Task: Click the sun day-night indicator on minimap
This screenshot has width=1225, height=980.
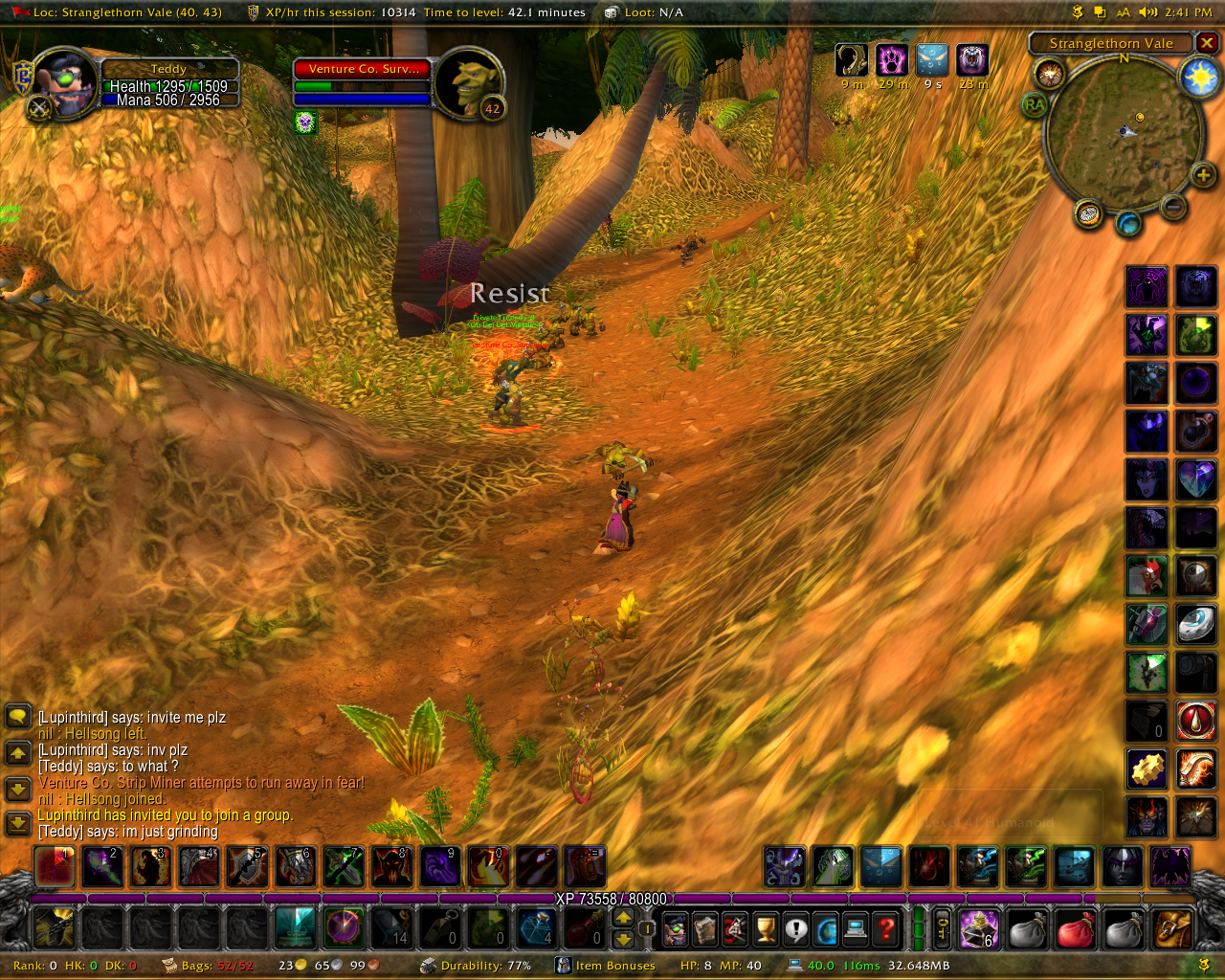Action: [x=1199, y=77]
